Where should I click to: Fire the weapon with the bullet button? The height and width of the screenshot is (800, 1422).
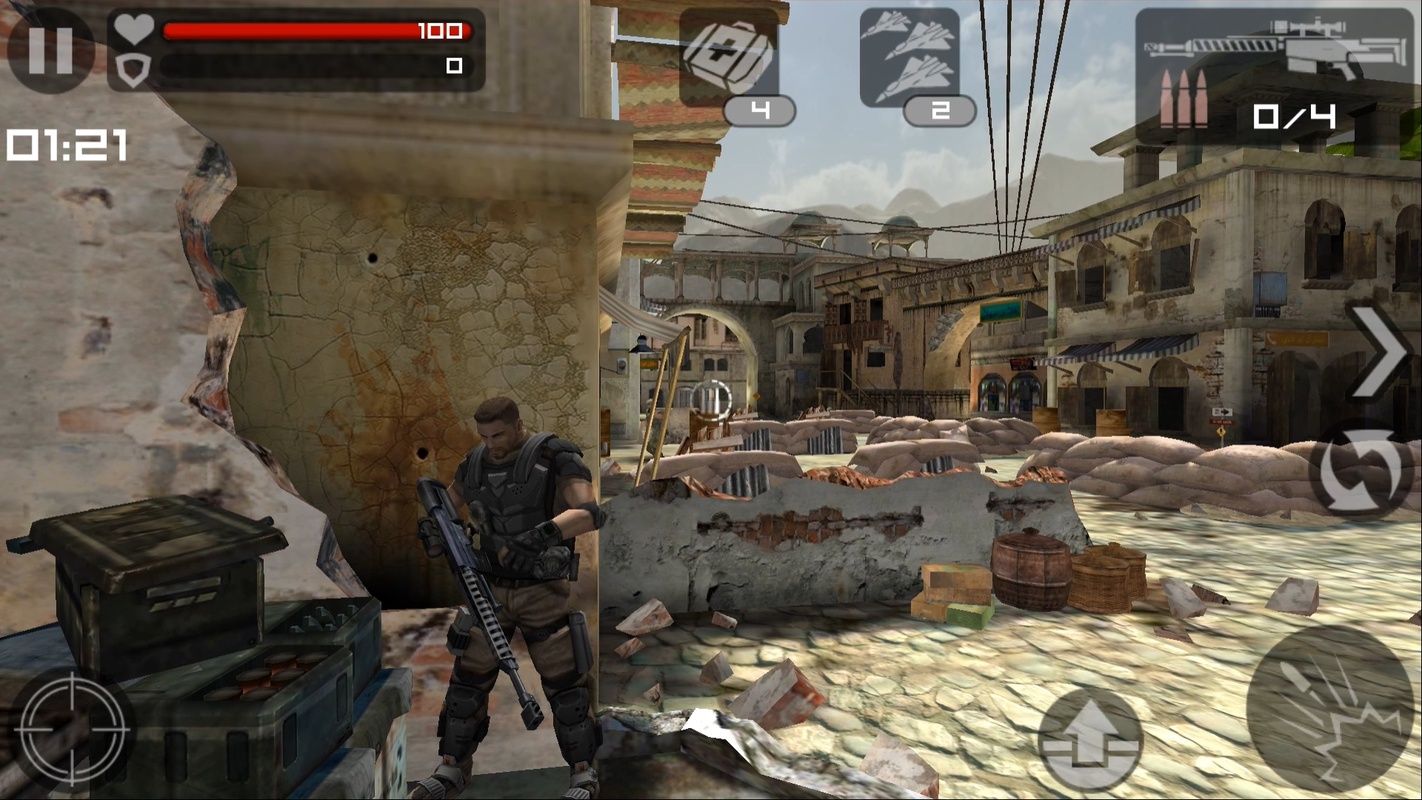1330,708
